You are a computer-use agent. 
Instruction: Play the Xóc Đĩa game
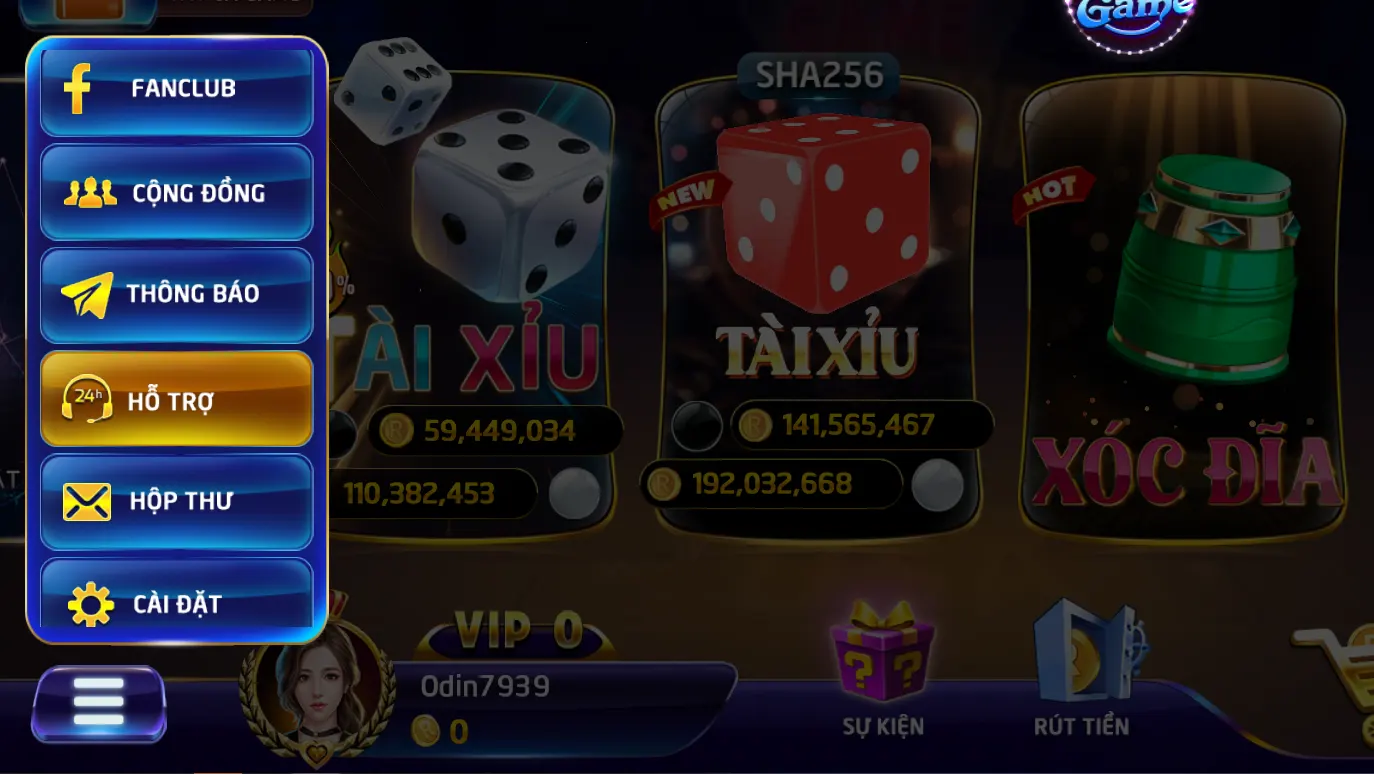click(x=1182, y=310)
